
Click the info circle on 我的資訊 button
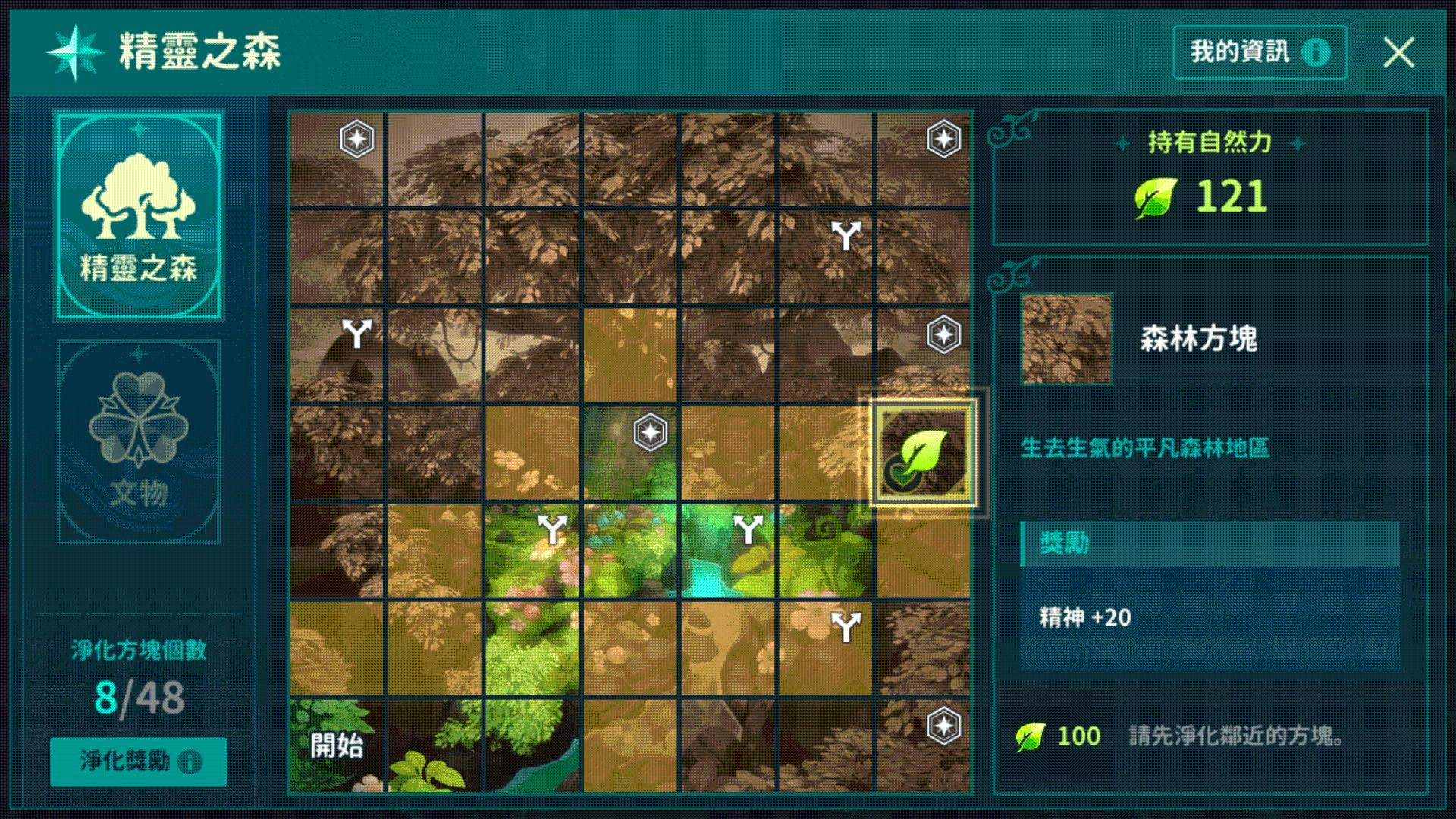[x=1314, y=52]
